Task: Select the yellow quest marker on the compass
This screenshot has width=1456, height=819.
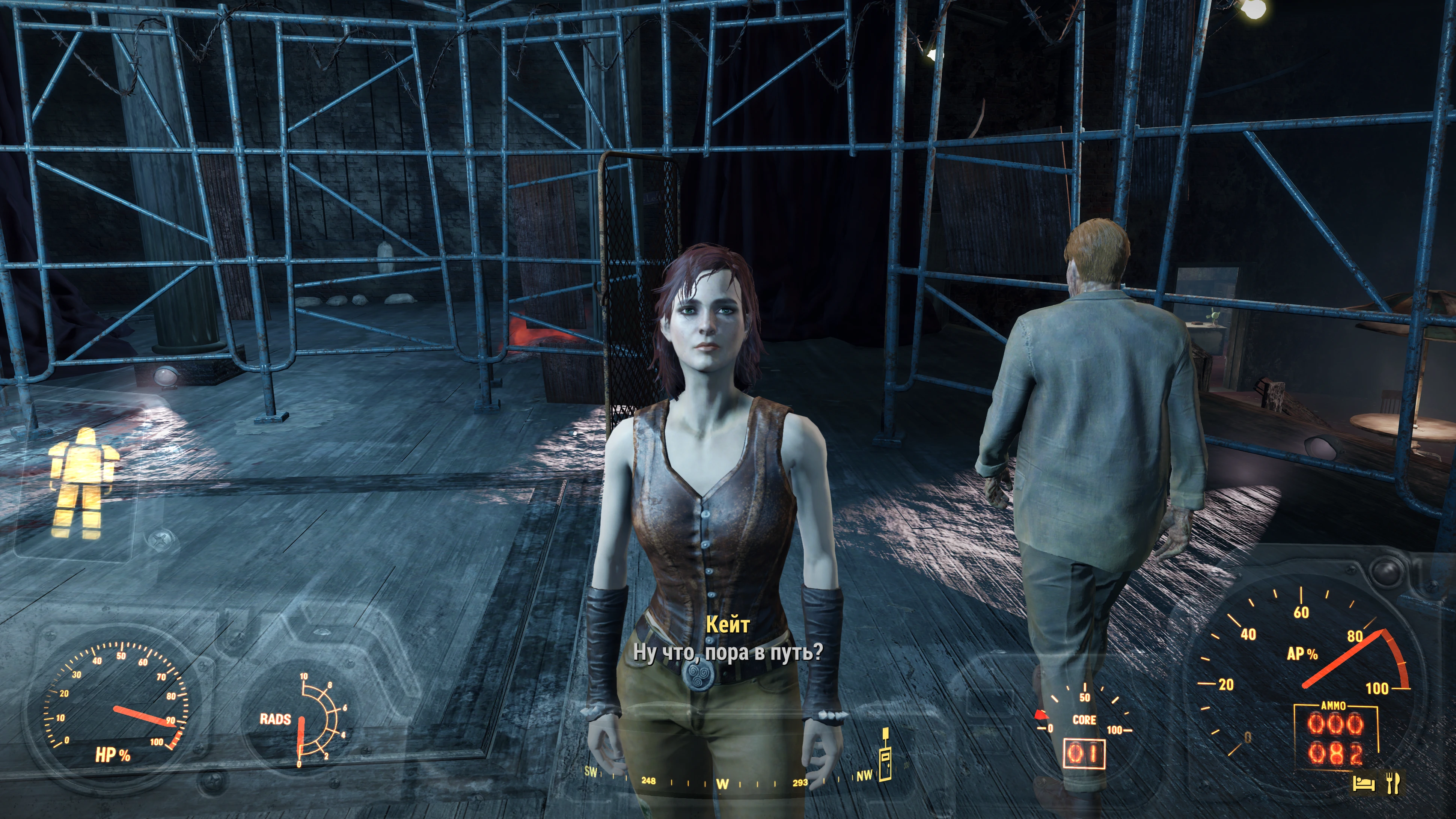Action: tap(885, 755)
